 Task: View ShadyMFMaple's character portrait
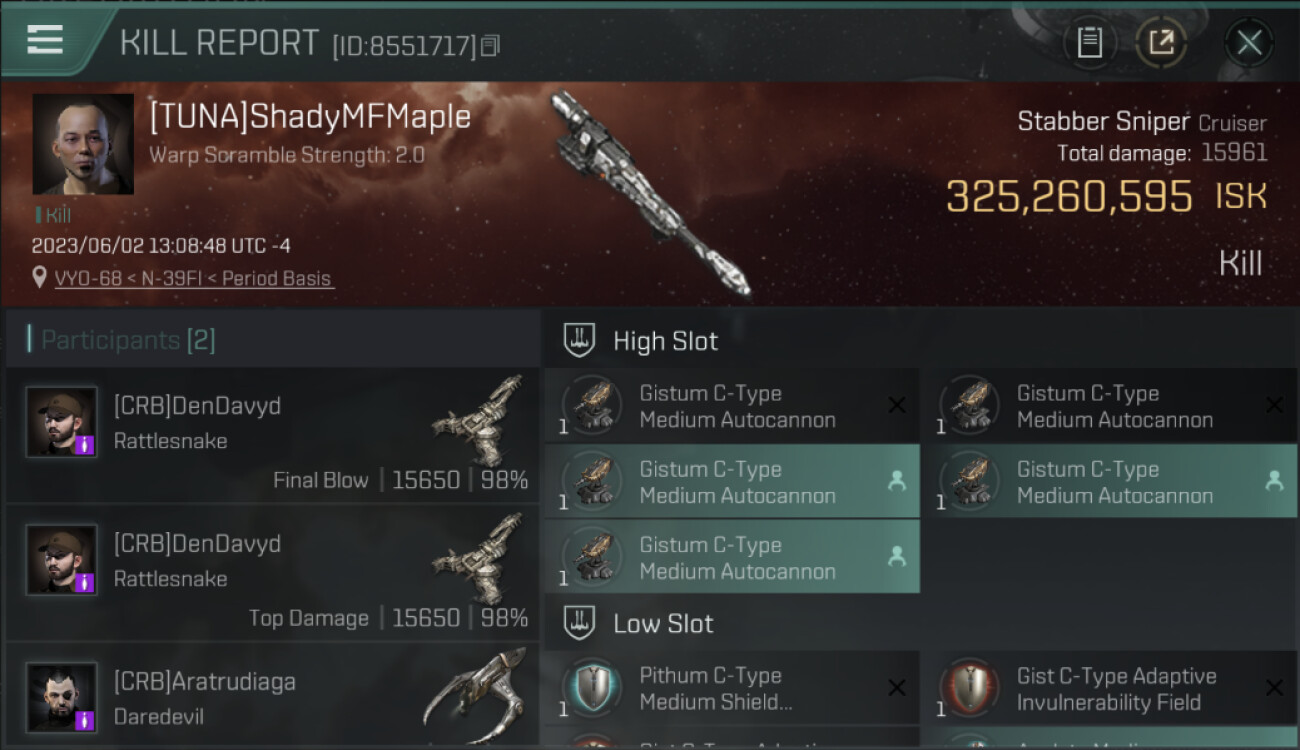point(83,144)
